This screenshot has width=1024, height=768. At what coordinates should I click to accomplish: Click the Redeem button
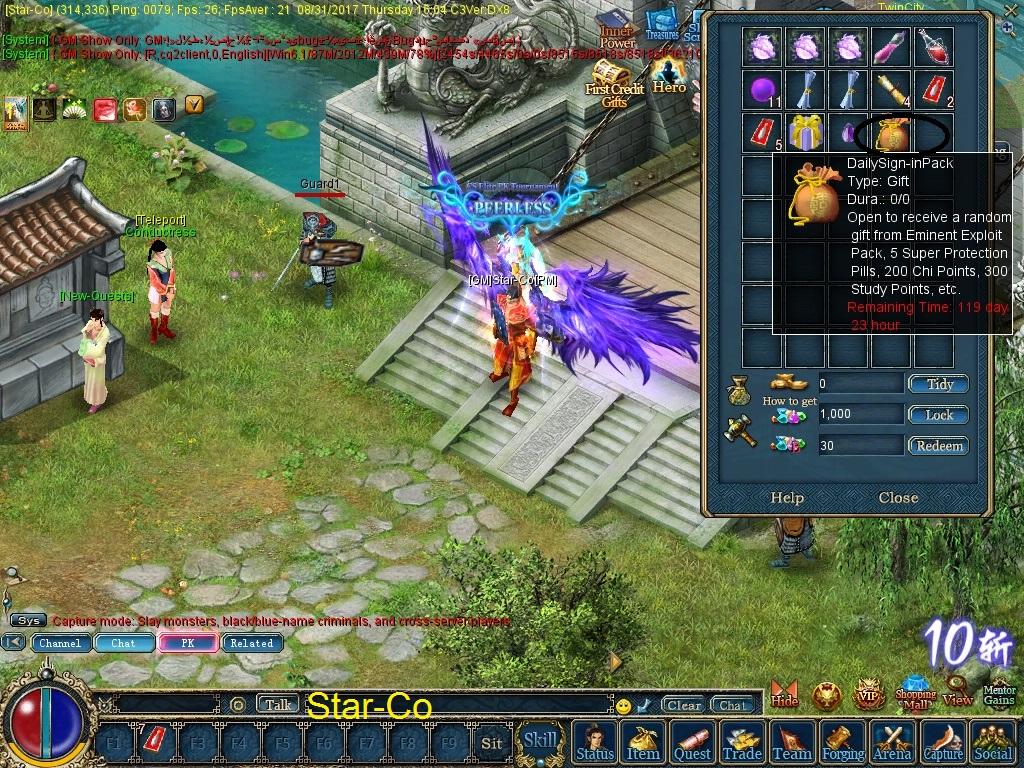tap(938, 446)
